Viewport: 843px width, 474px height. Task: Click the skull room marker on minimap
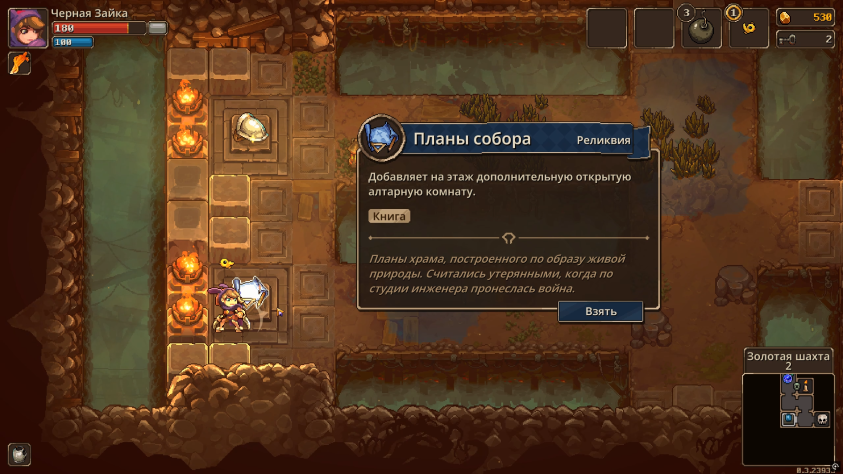[823, 419]
